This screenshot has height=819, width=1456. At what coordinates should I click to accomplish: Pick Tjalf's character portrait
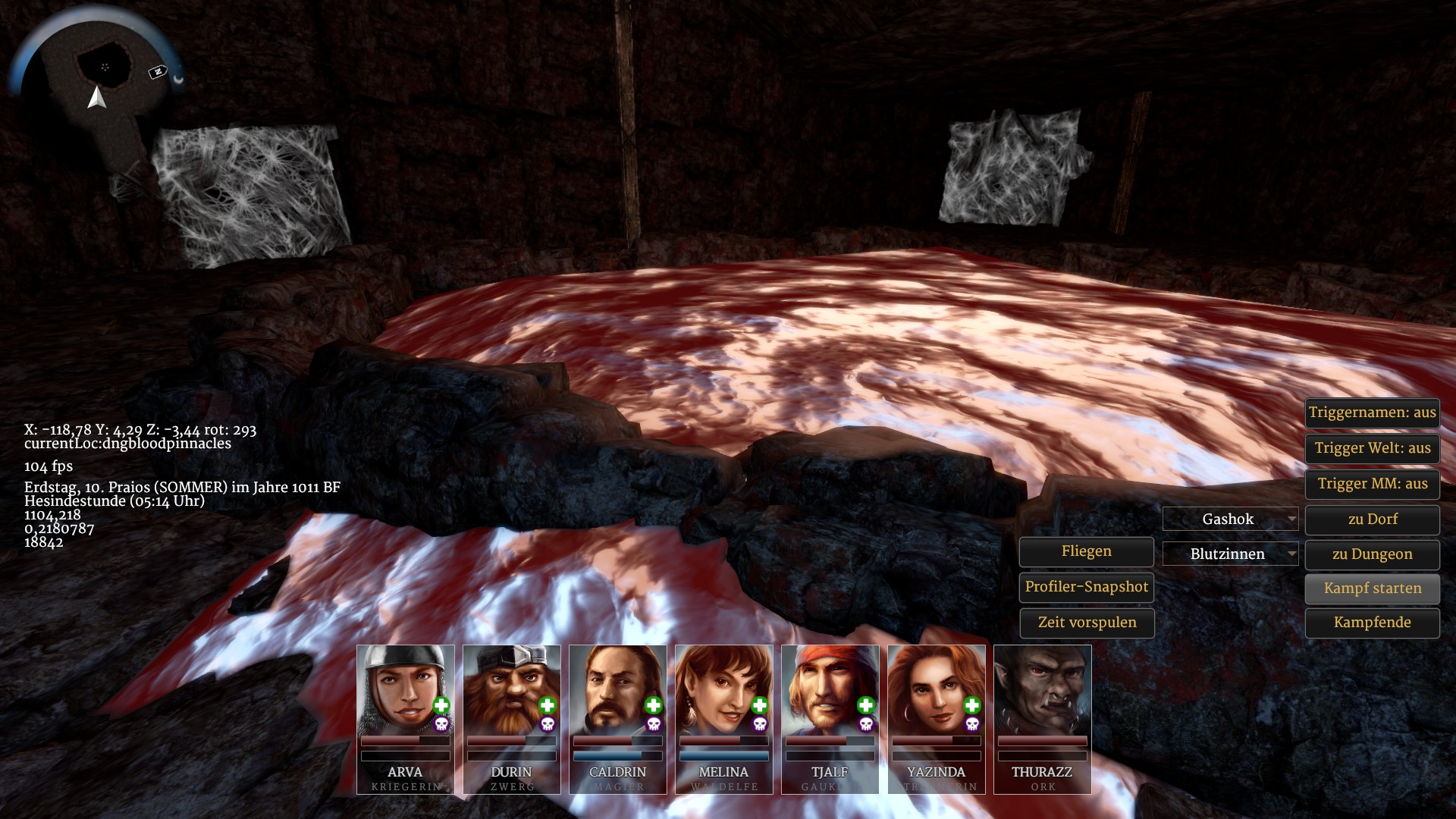[830, 690]
